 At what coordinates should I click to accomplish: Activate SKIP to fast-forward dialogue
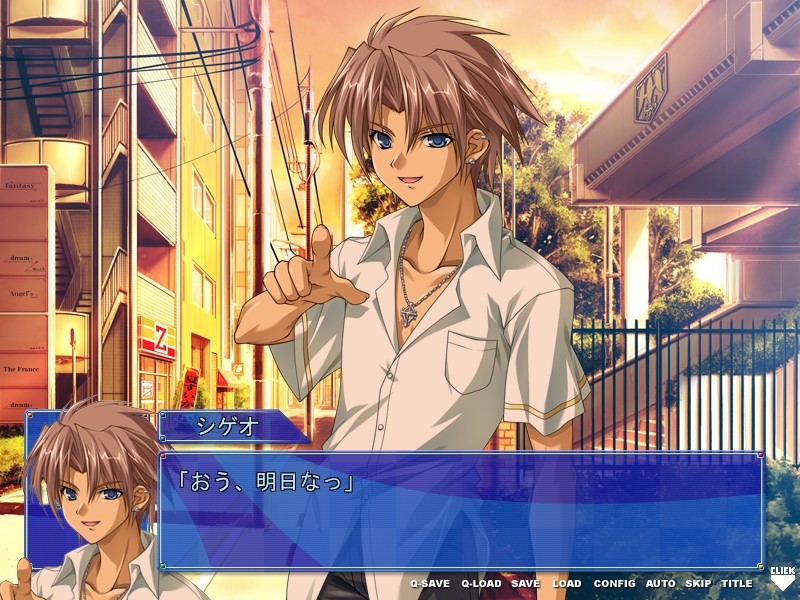[698, 583]
